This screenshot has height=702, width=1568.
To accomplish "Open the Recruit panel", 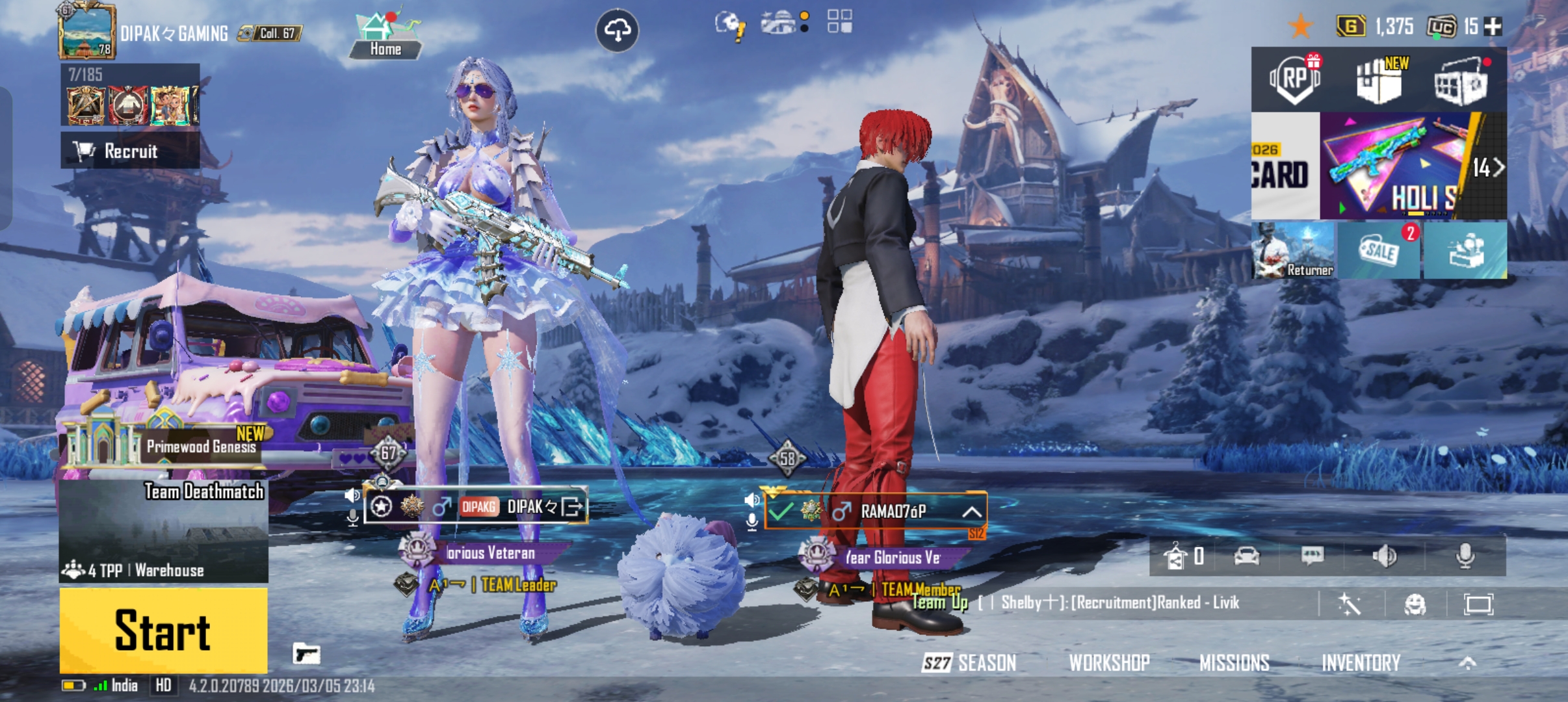I will pos(130,151).
